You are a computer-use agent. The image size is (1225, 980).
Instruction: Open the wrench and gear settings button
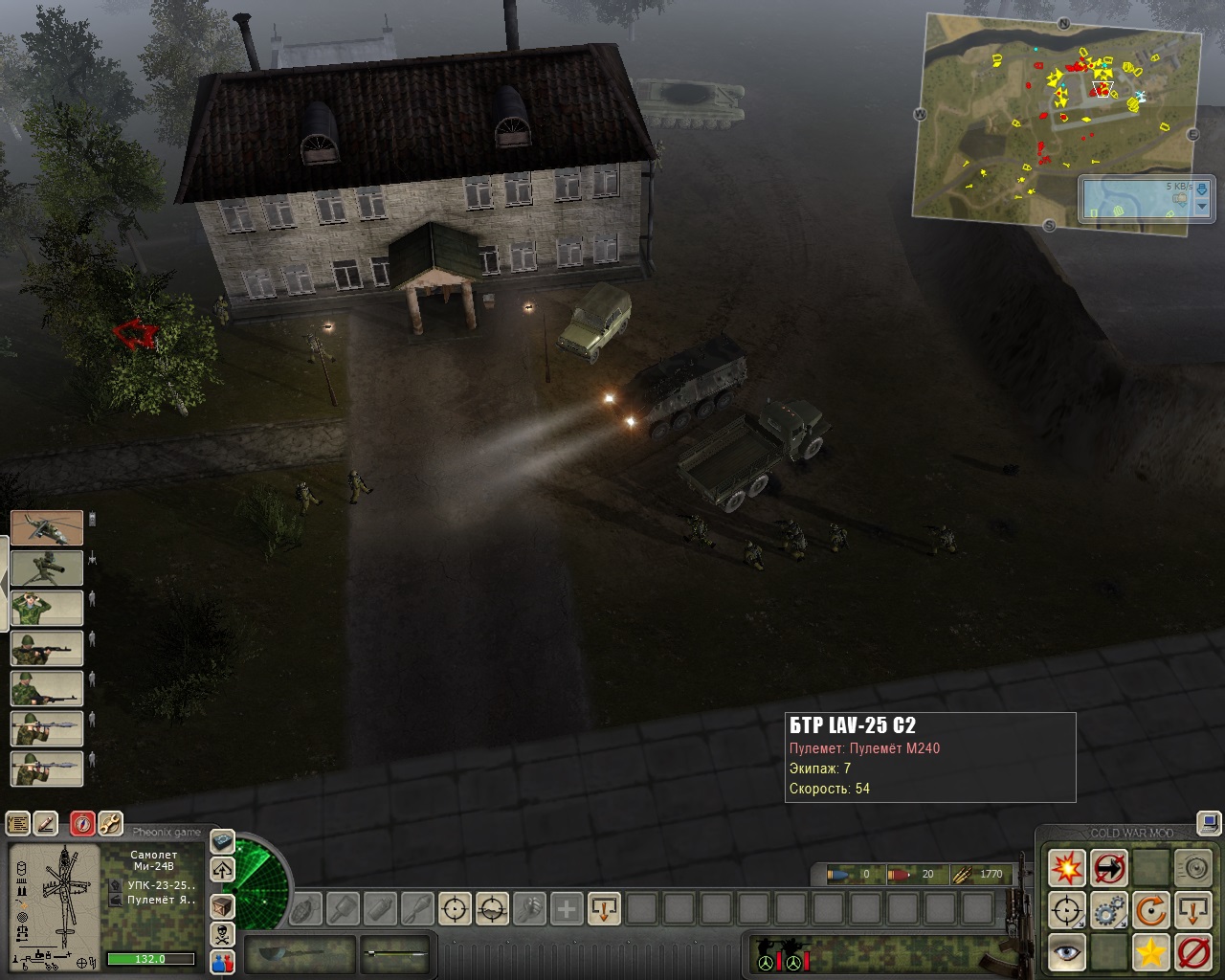pyautogui.click(x=110, y=823)
